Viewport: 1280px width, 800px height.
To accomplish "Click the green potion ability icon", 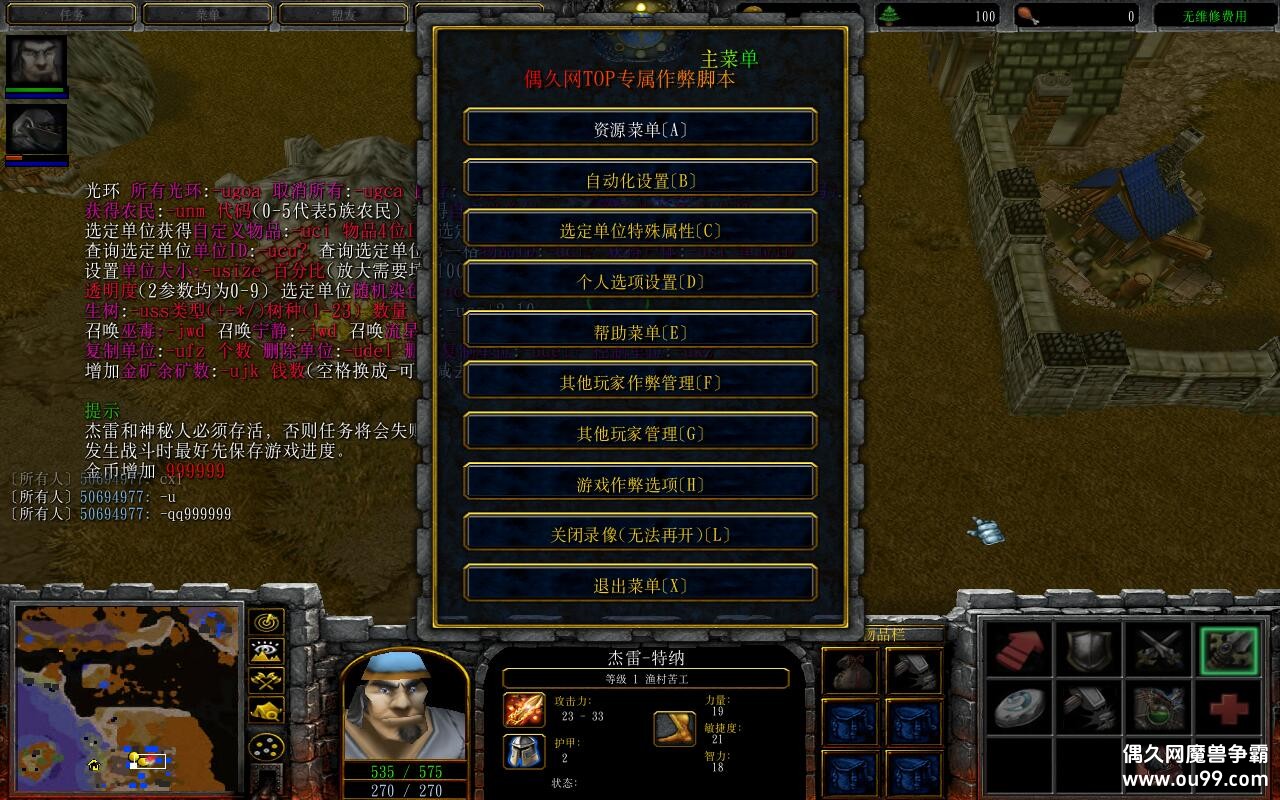I will [1157, 710].
